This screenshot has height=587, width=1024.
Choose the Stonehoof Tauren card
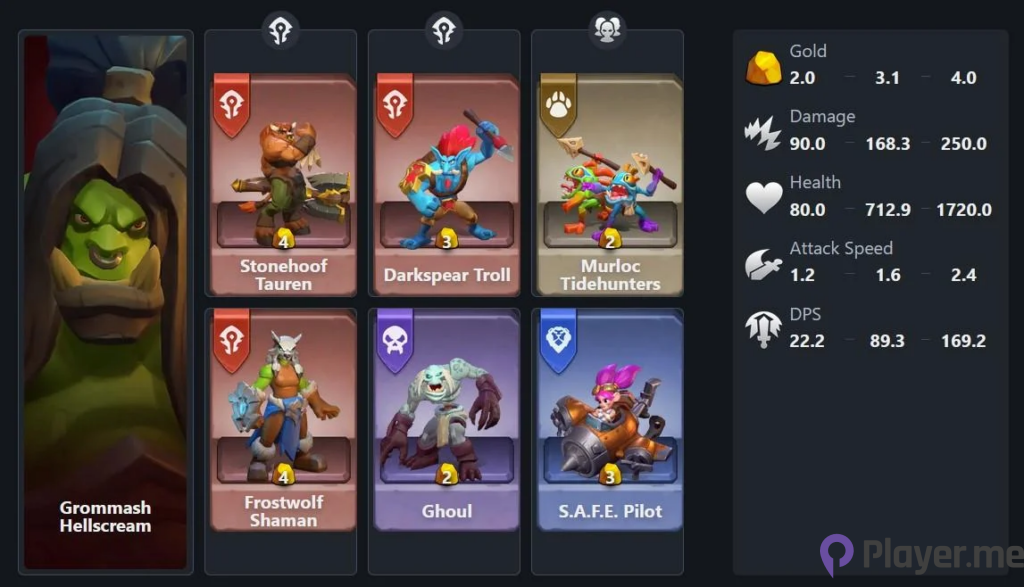pos(284,185)
